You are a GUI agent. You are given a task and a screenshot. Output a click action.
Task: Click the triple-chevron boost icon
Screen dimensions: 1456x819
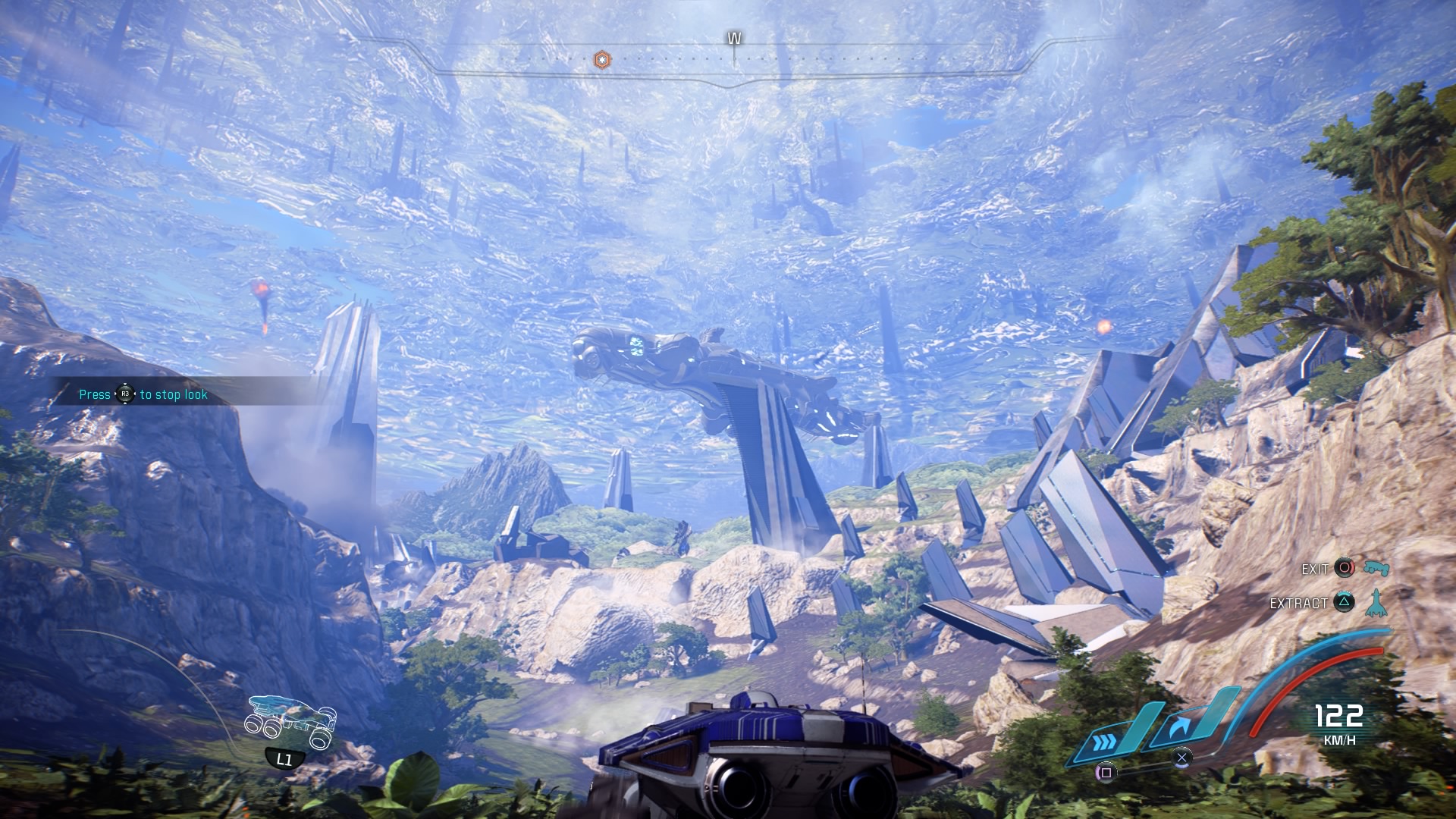1105,741
